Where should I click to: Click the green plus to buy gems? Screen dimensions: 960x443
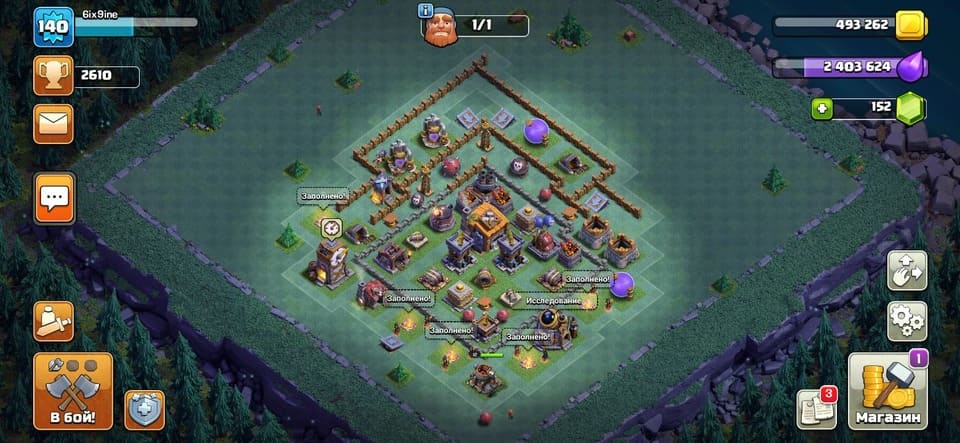point(822,108)
